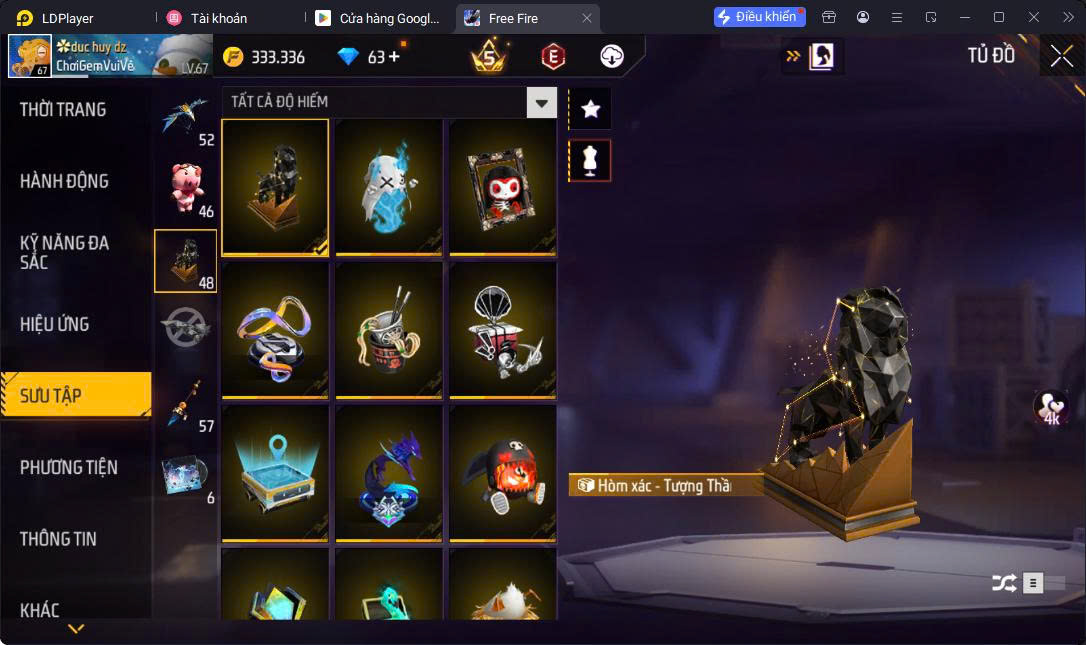Close the Tủ Đồ wardrobe screen
Viewport: 1086px width, 645px height.
pos(1061,56)
